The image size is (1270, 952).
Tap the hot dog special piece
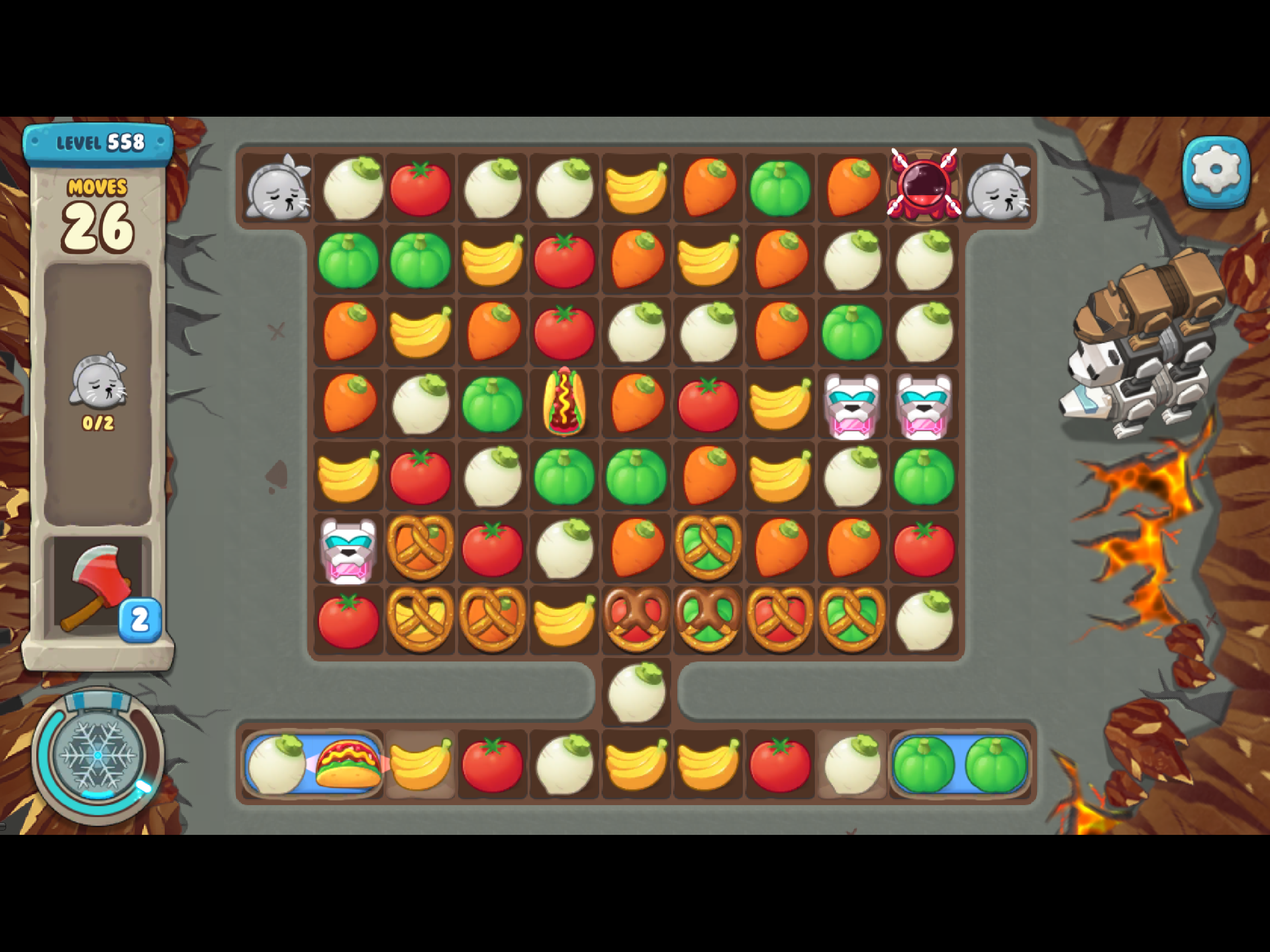click(x=564, y=402)
